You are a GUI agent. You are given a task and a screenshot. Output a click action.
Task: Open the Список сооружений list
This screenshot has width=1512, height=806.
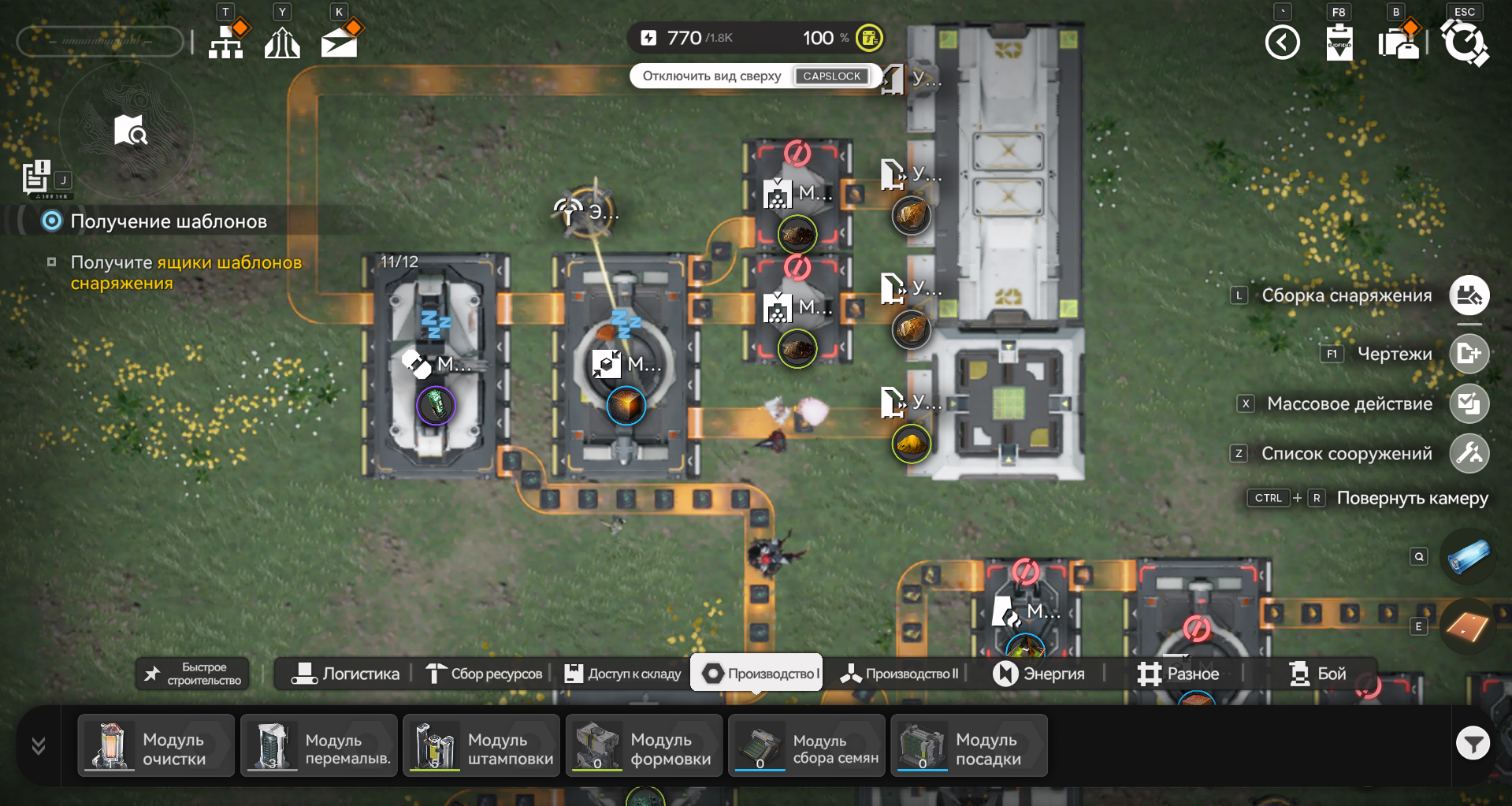click(x=1469, y=453)
